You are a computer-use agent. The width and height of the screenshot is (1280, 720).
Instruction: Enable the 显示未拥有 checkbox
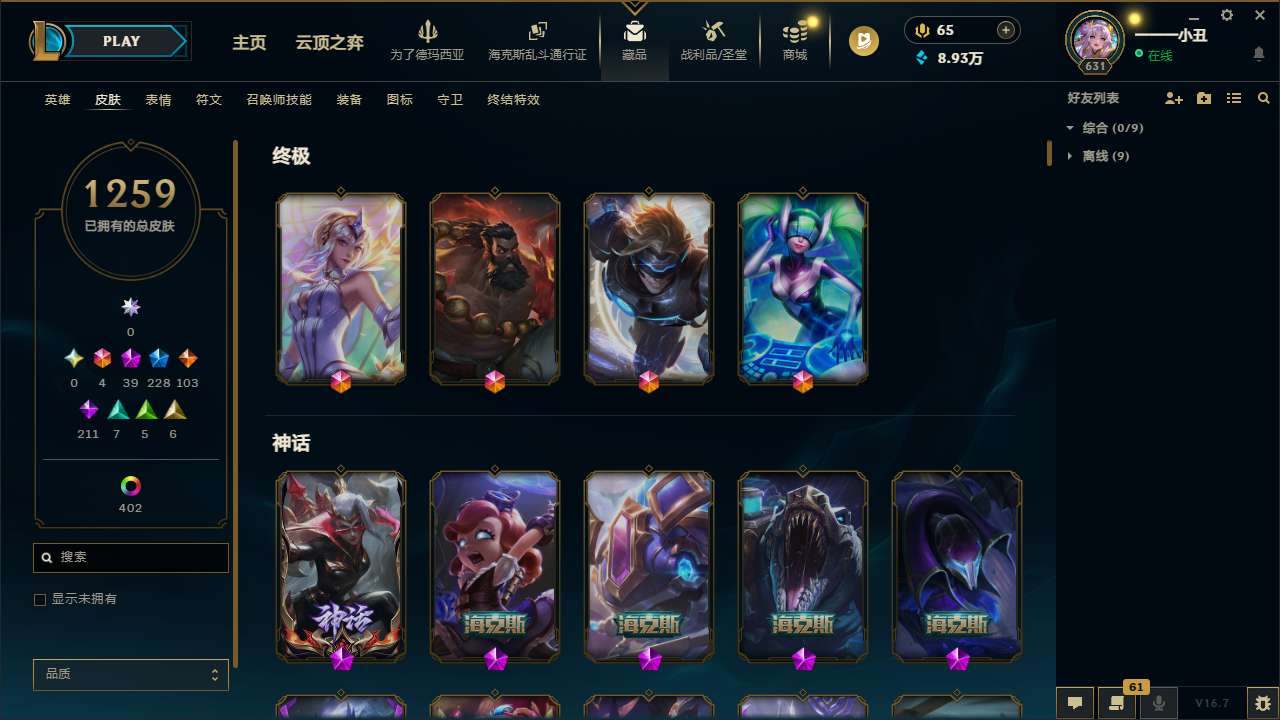tap(39, 599)
